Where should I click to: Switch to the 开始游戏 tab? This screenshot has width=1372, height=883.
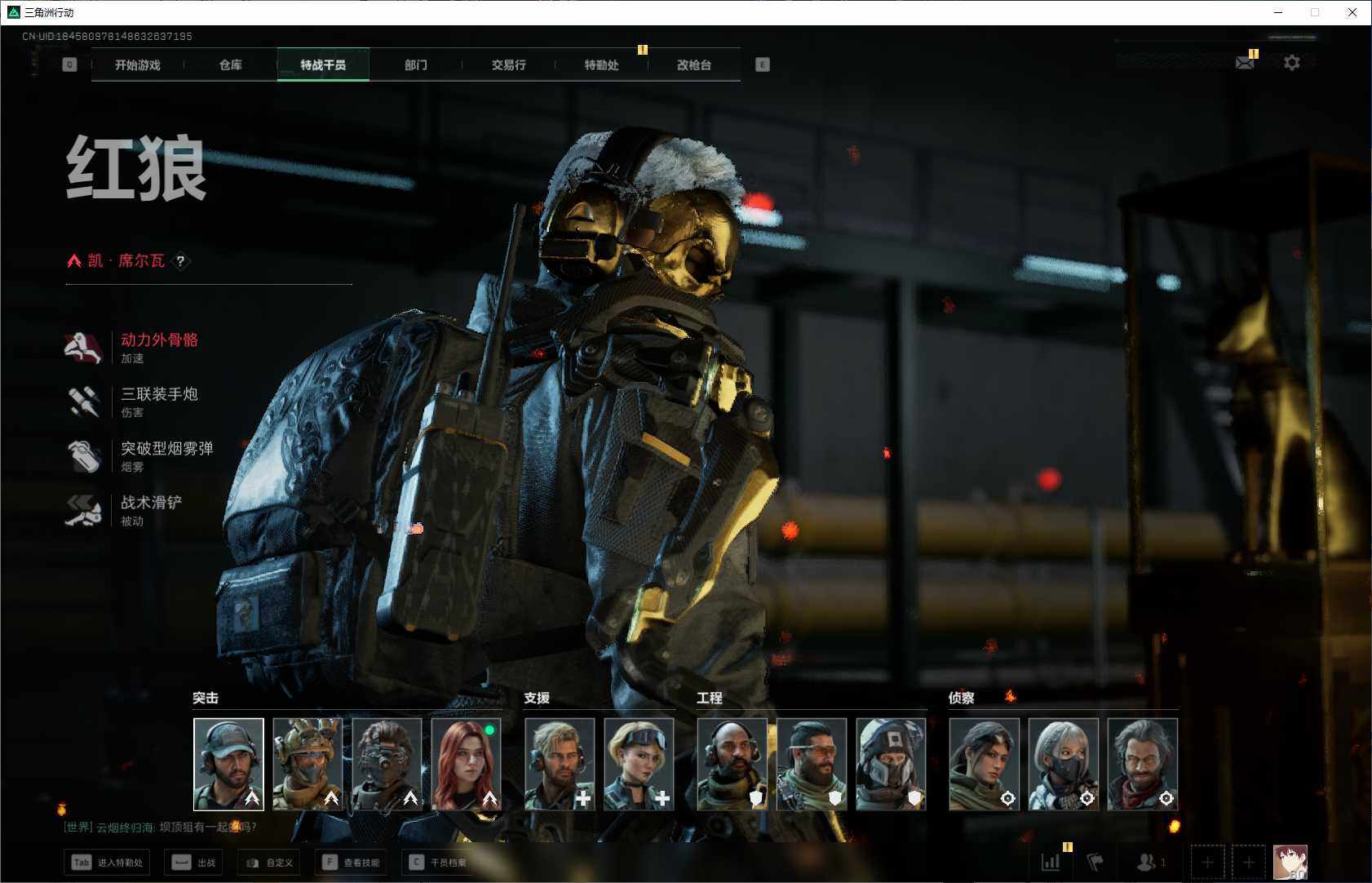pos(138,65)
